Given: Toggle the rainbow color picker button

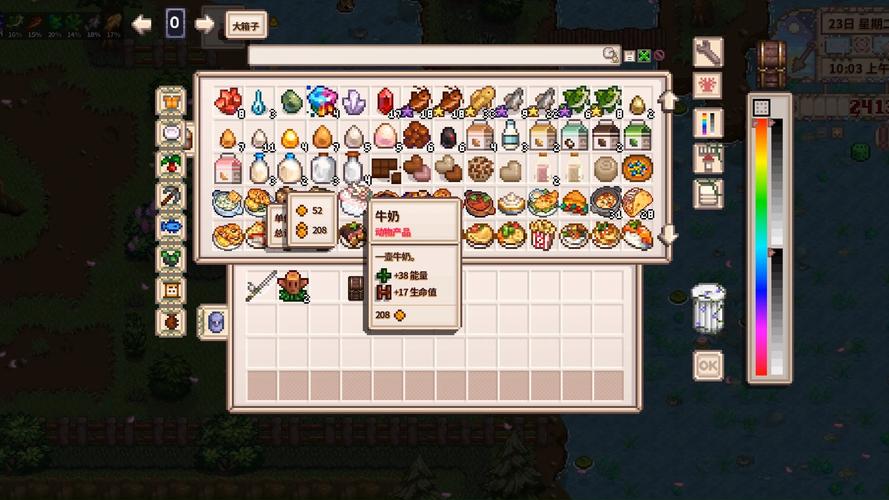Looking at the screenshot, I should 707,122.
